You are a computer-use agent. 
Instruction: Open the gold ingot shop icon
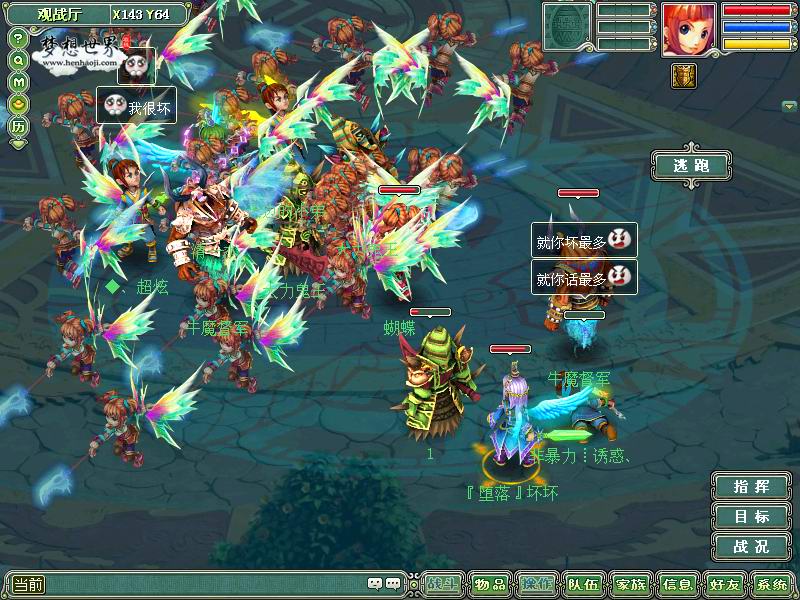pyautogui.click(x=18, y=103)
